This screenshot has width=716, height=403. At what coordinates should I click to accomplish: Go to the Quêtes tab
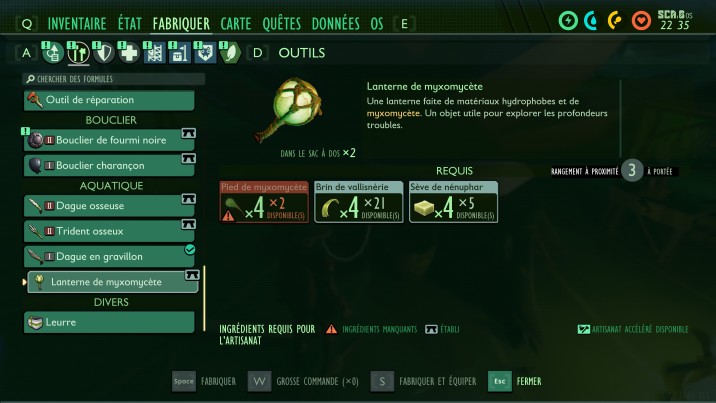point(281,23)
